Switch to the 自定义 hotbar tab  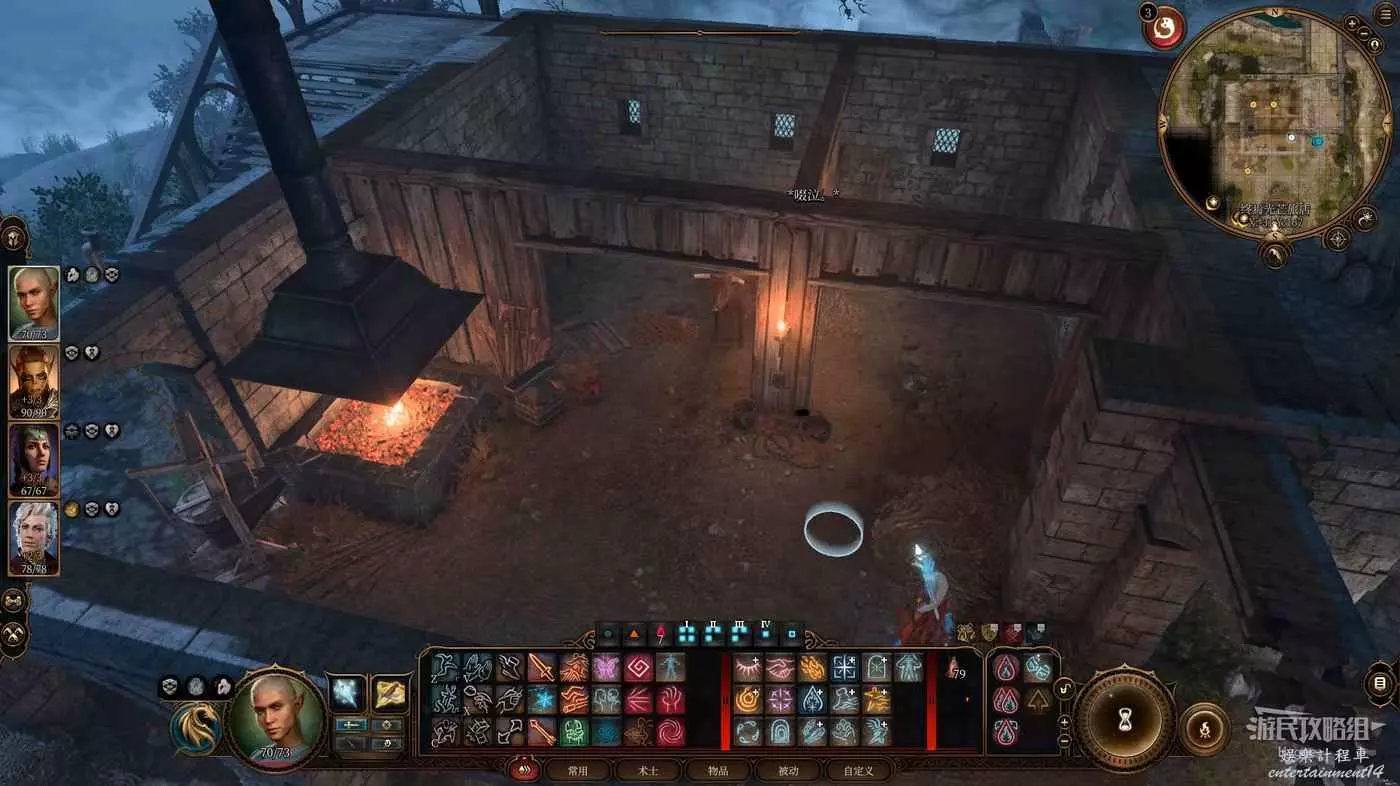pyautogui.click(x=858, y=771)
